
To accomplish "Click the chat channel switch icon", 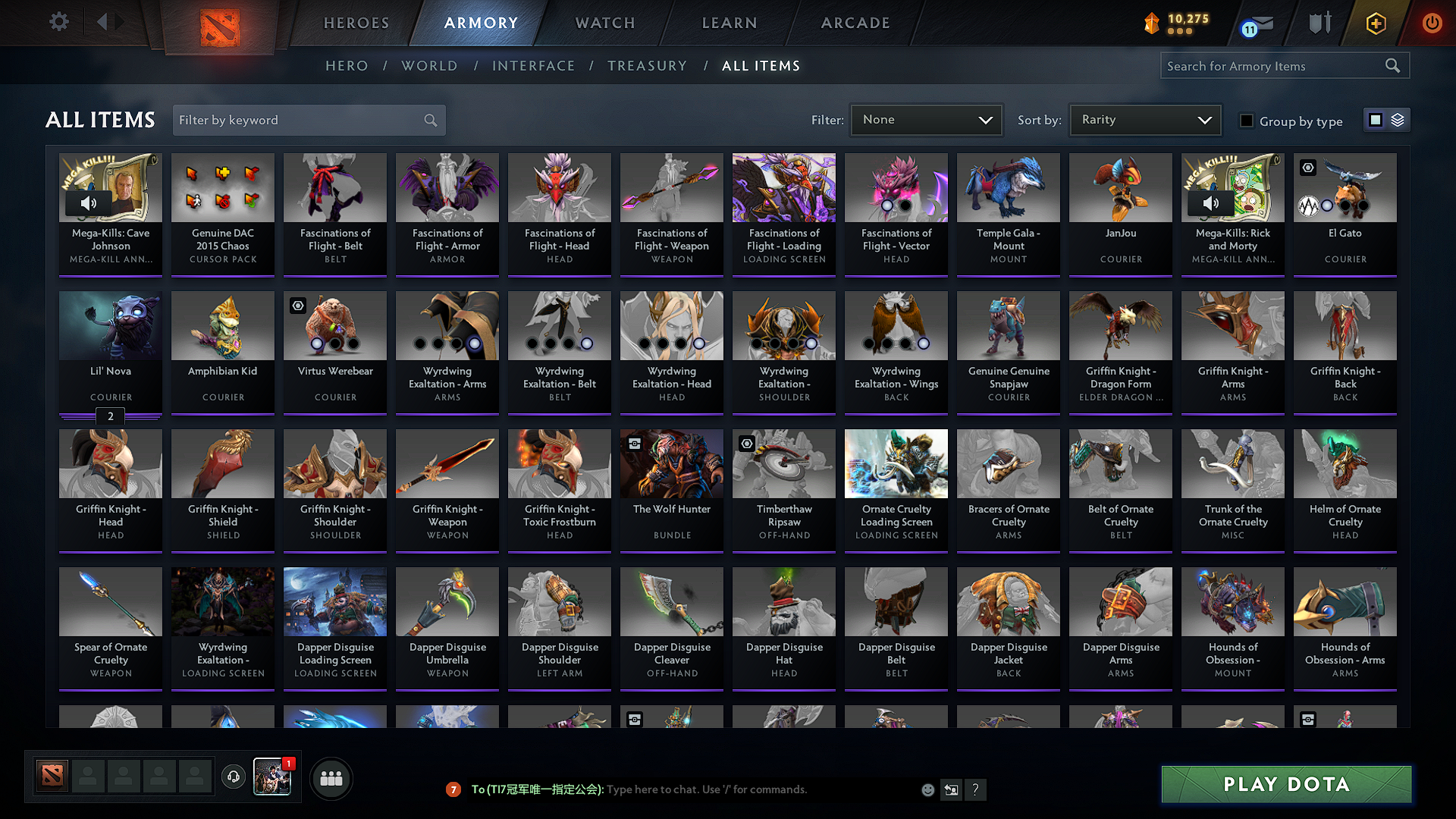I will pyautogui.click(x=951, y=789).
